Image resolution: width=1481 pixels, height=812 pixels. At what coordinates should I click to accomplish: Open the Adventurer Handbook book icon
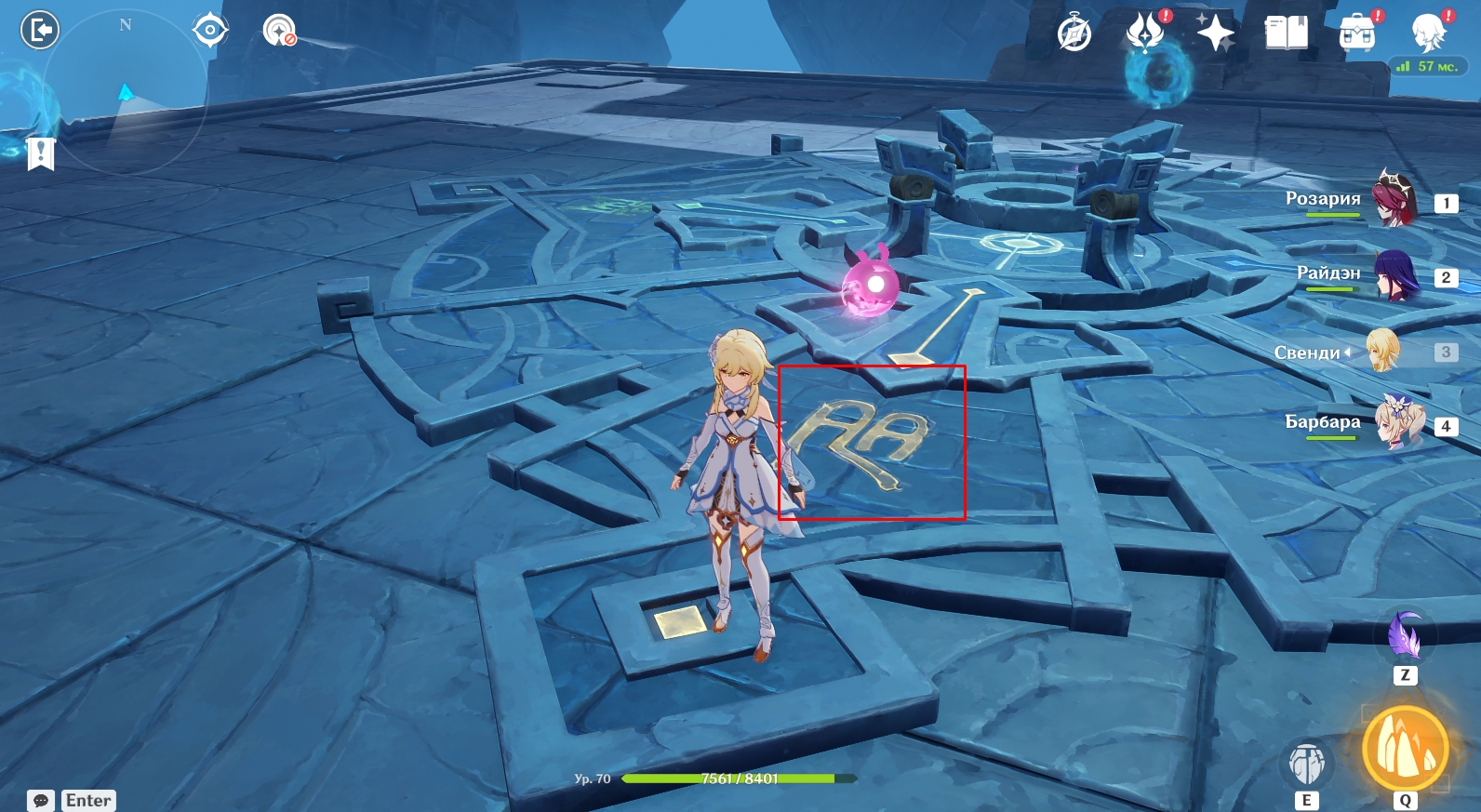pos(1287,33)
